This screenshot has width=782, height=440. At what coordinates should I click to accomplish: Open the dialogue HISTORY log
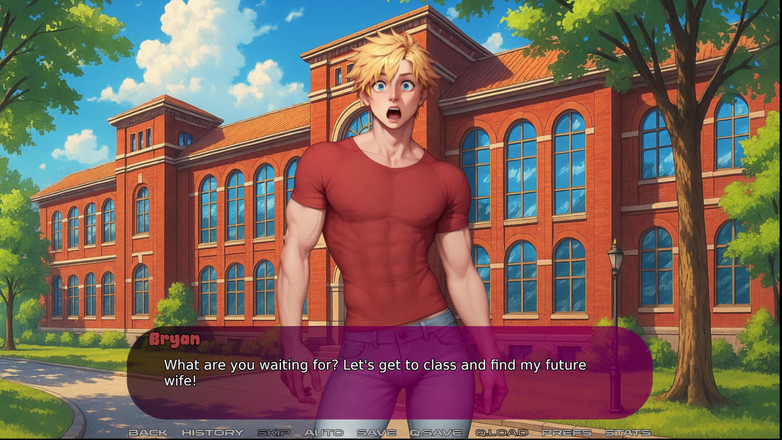point(212,432)
